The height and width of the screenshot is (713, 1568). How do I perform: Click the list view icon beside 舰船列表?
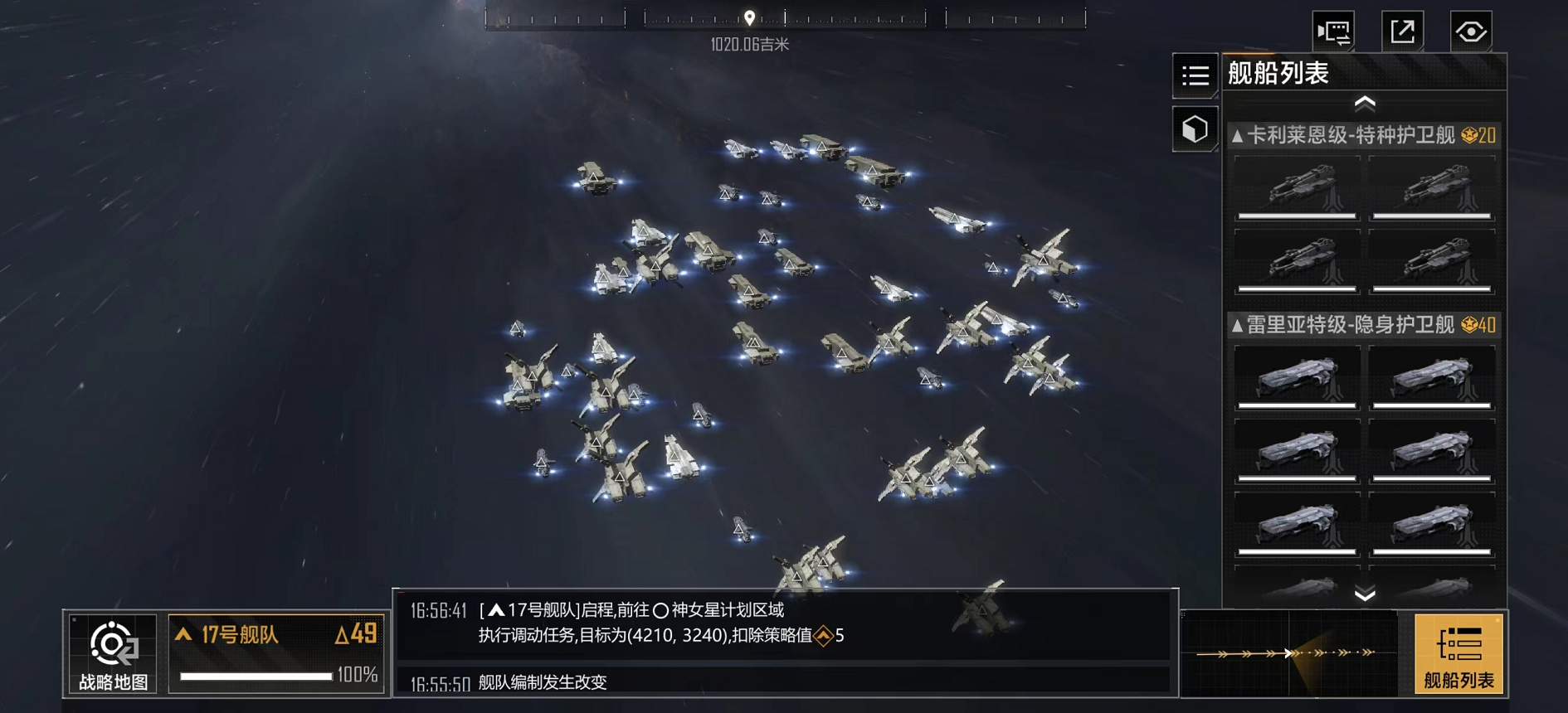click(1195, 76)
